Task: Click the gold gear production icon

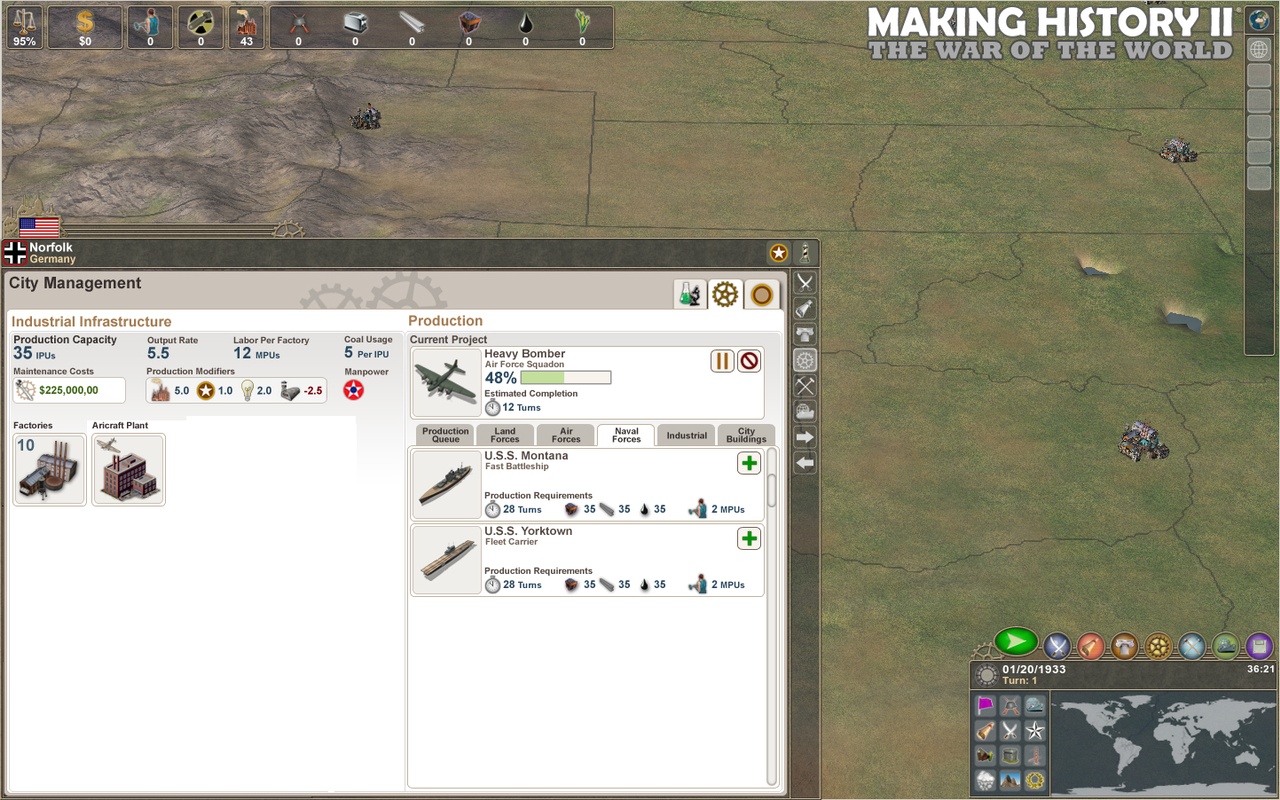Action: 1157,645
